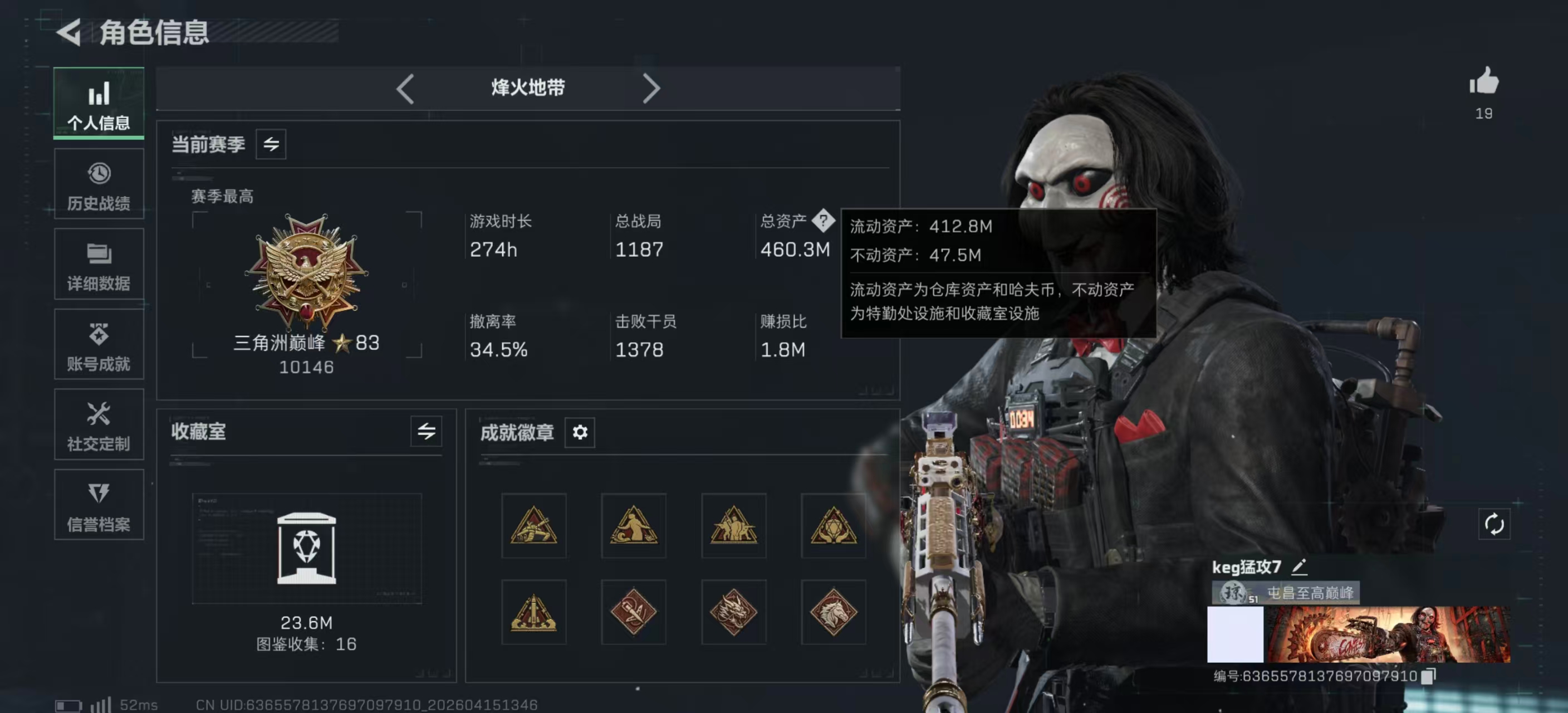This screenshot has width=1568, height=713.
Task: Toggle the 收藏室 swap button
Action: [x=426, y=432]
